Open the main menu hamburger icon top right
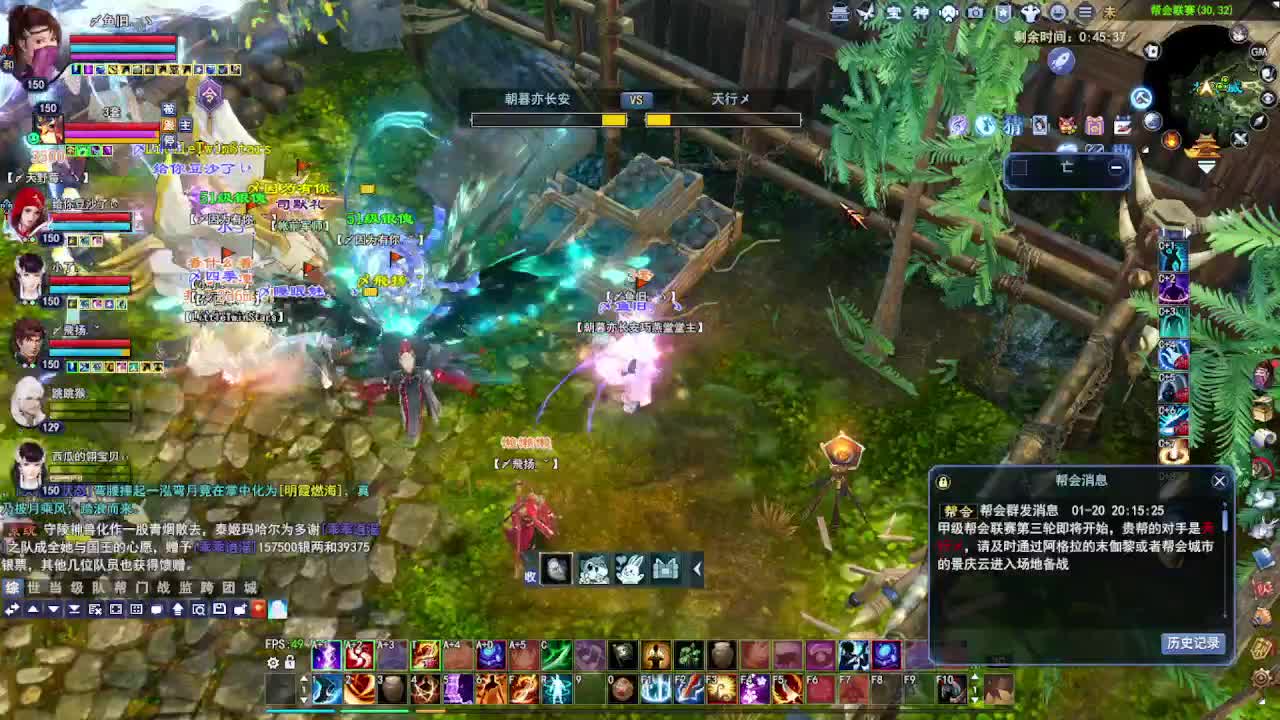Image resolution: width=1280 pixels, height=720 pixels. (x=1085, y=13)
